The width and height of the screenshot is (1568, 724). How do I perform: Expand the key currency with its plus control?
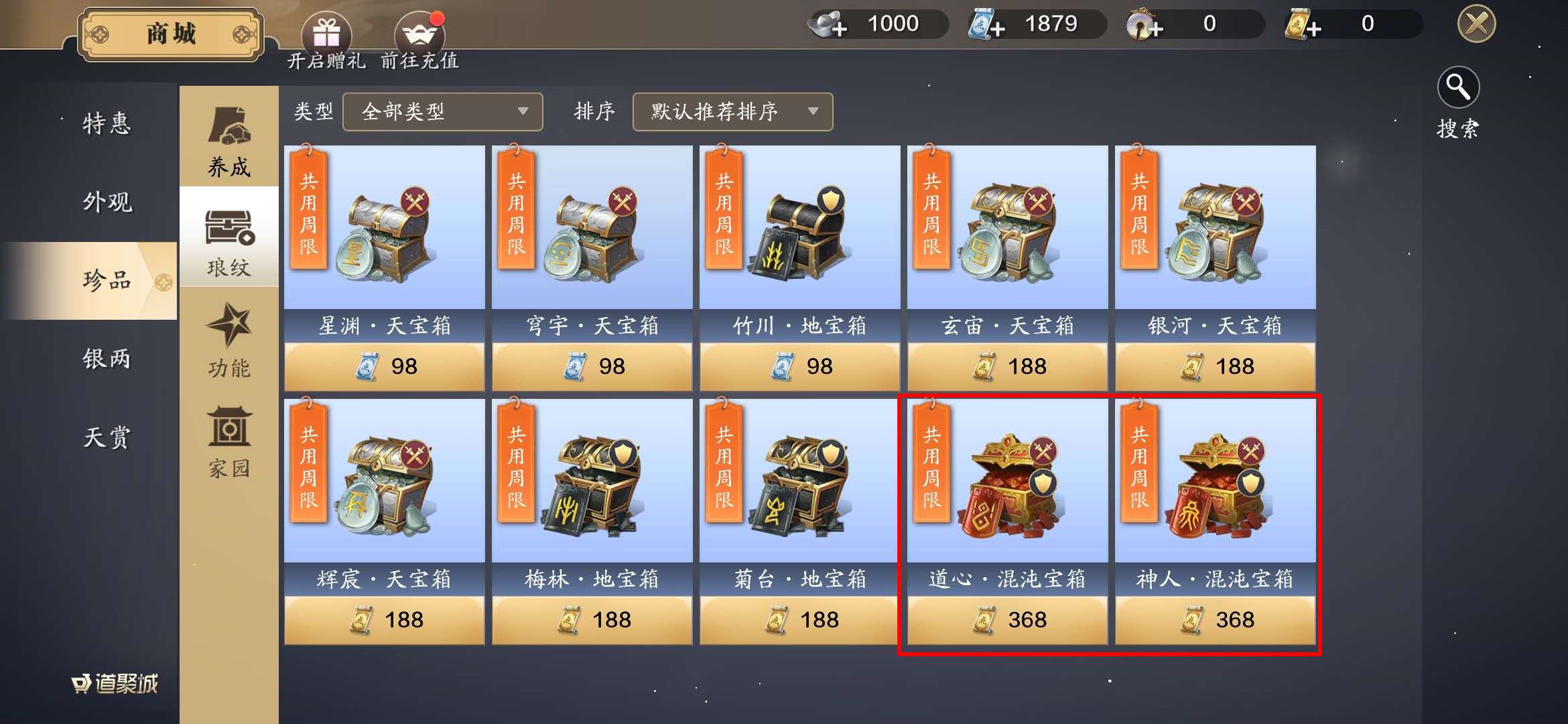click(1156, 27)
